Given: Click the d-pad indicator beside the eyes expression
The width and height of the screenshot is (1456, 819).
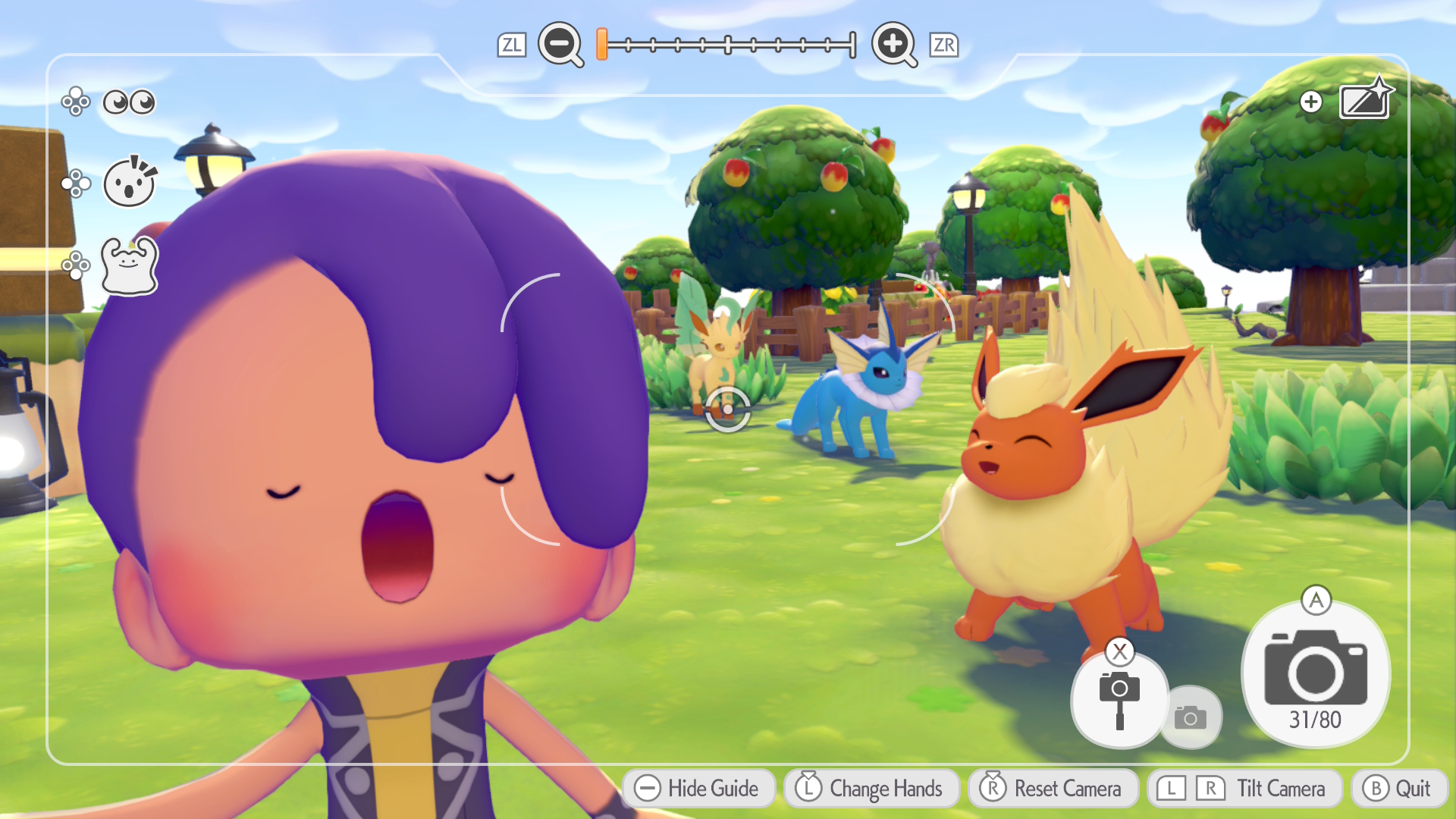Looking at the screenshot, I should click(x=74, y=101).
